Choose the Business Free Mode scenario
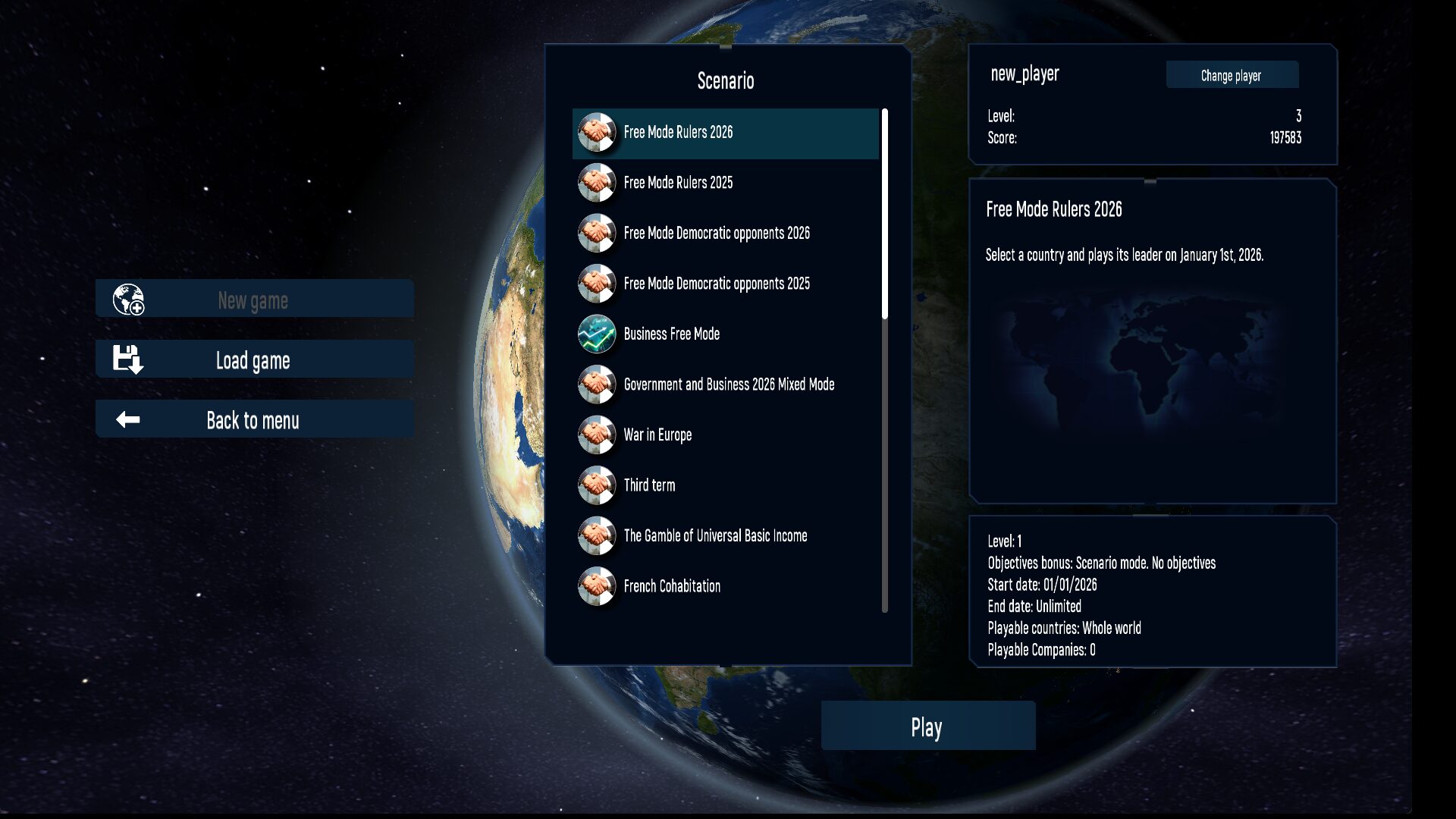The height and width of the screenshot is (819, 1456). tap(671, 334)
